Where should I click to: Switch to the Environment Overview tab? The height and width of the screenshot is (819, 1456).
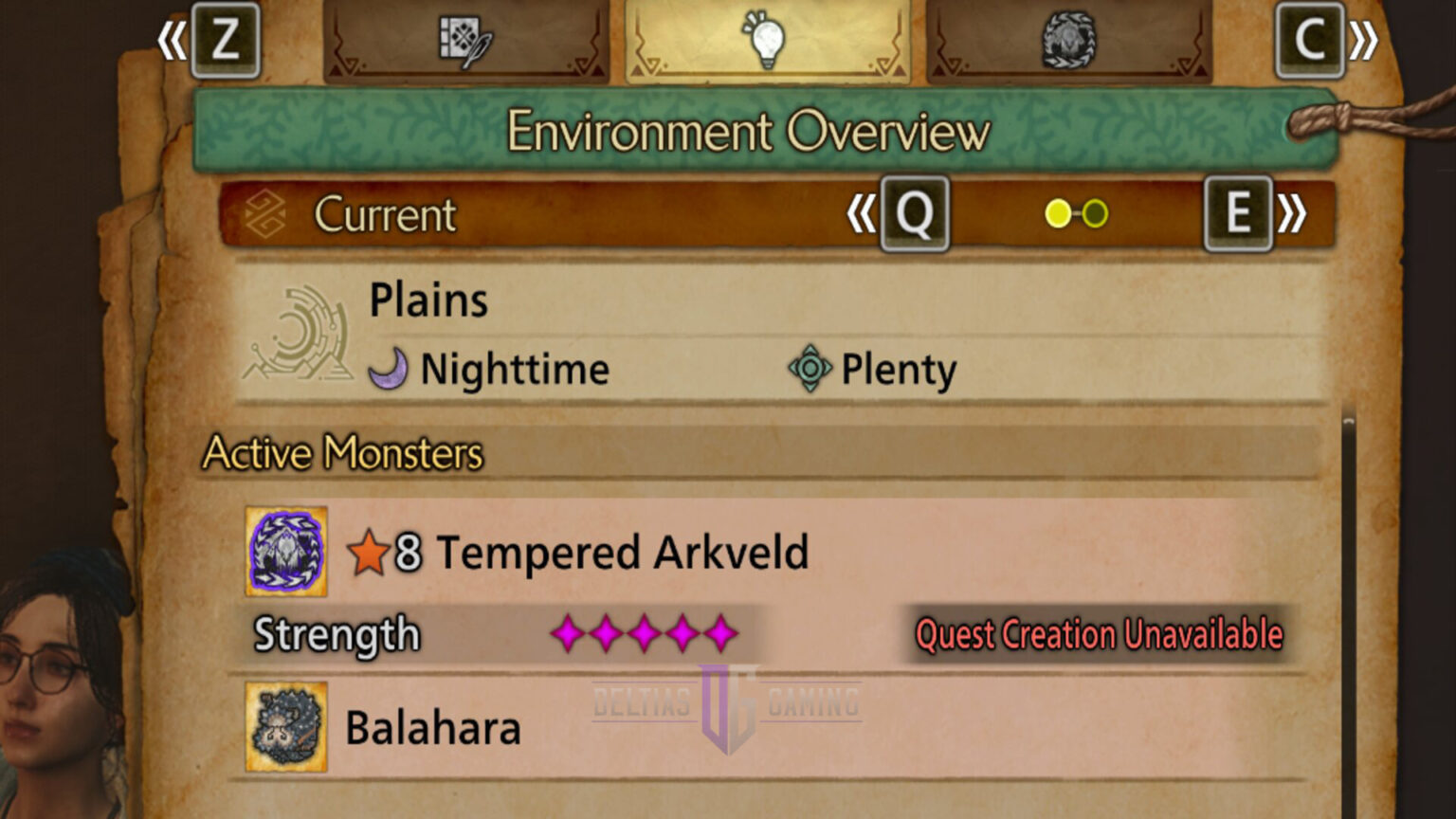pos(747,132)
